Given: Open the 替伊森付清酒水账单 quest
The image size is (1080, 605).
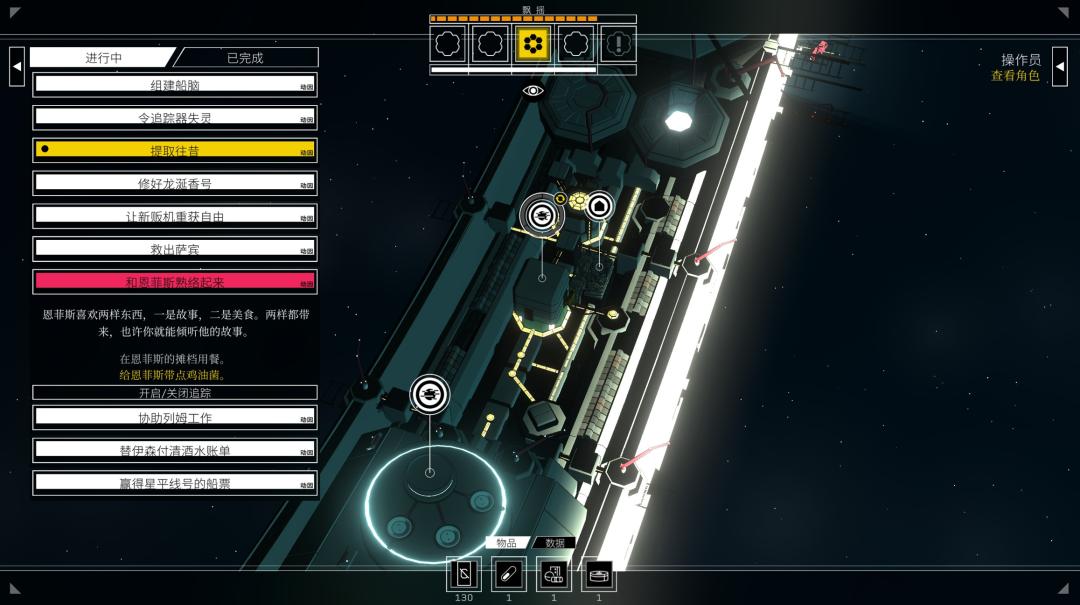Looking at the screenshot, I should 174,450.
